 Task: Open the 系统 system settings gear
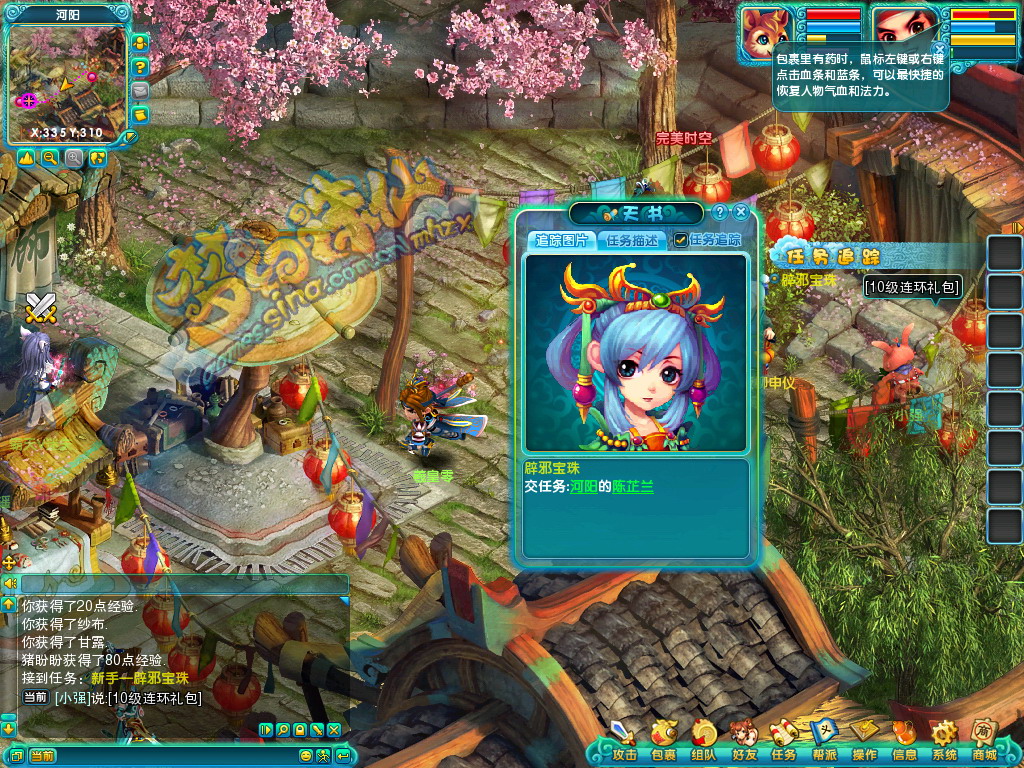pyautogui.click(x=944, y=738)
